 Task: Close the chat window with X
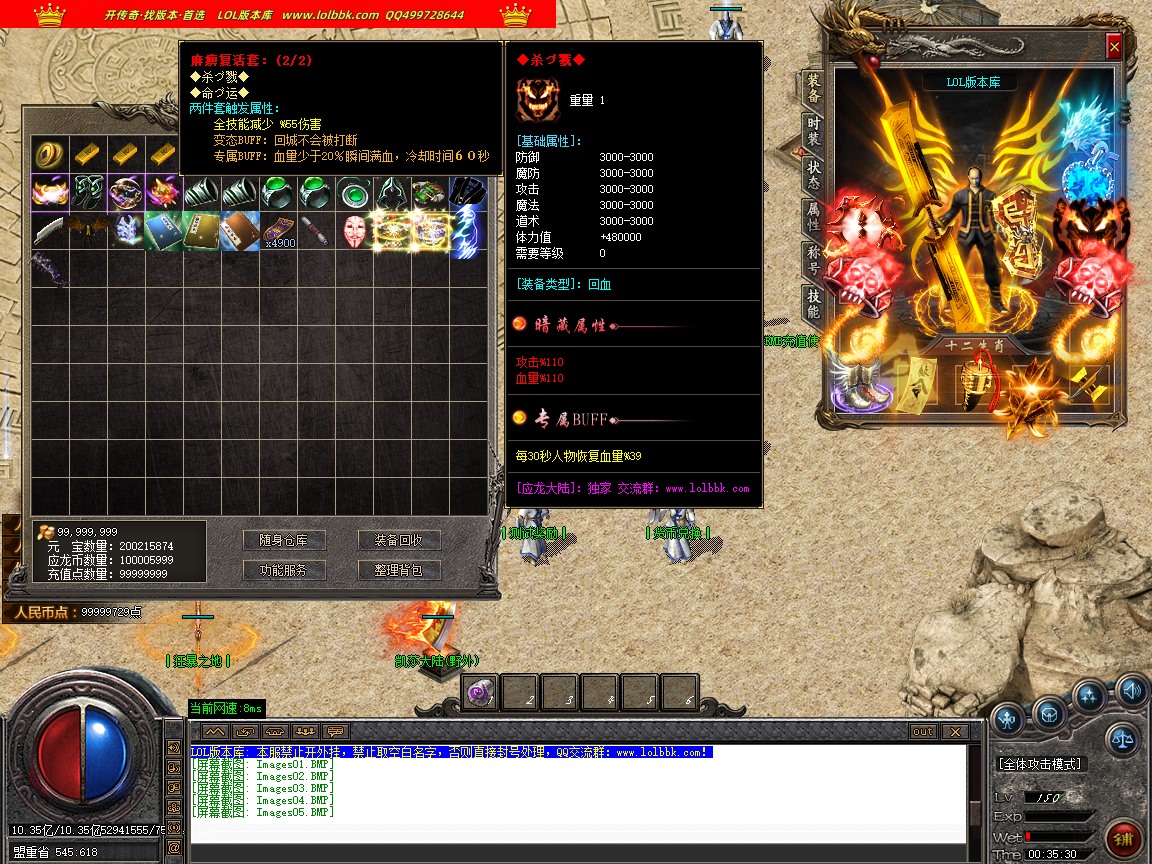[x=953, y=732]
